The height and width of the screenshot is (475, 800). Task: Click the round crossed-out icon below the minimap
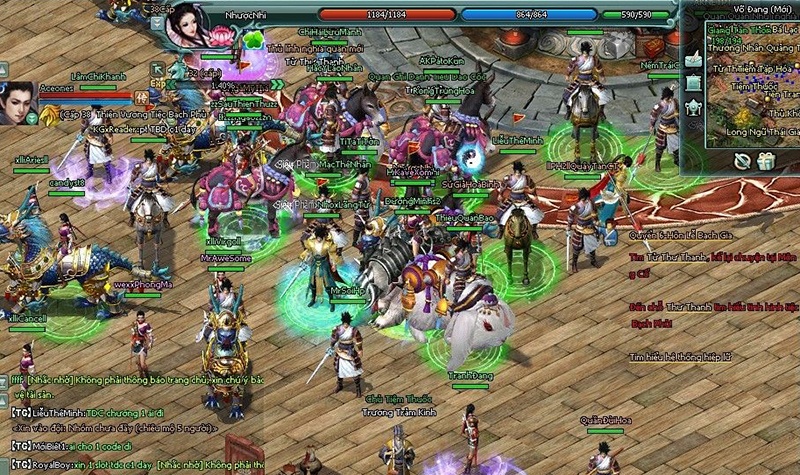742,161
